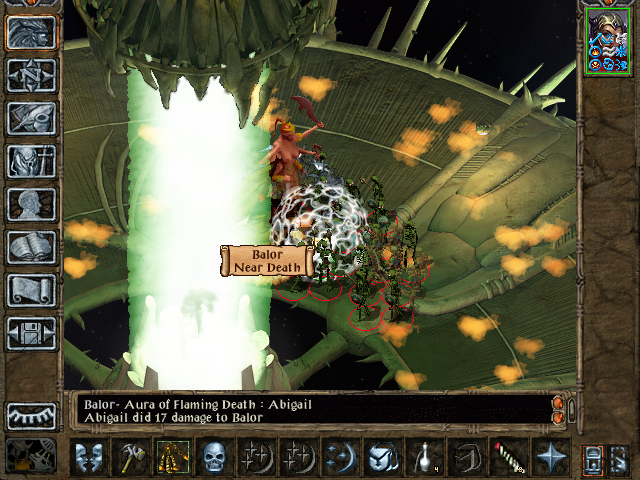Viewport: 640px width, 480px height.
Task: Open the options menu (floppy disk icon)
Action: (x=31, y=333)
